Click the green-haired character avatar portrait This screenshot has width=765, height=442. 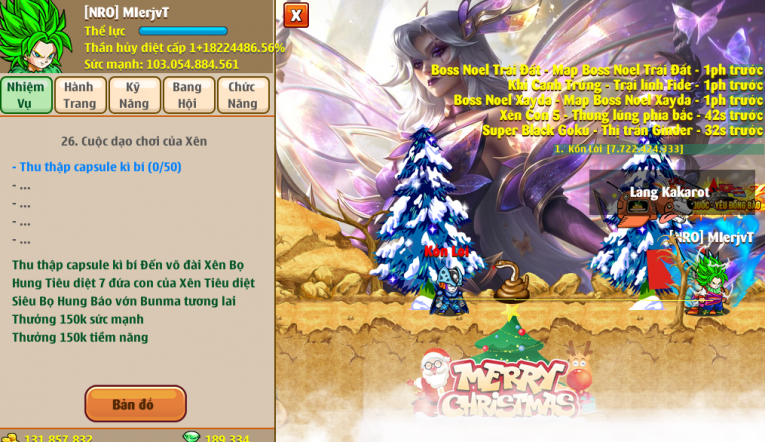[35, 37]
